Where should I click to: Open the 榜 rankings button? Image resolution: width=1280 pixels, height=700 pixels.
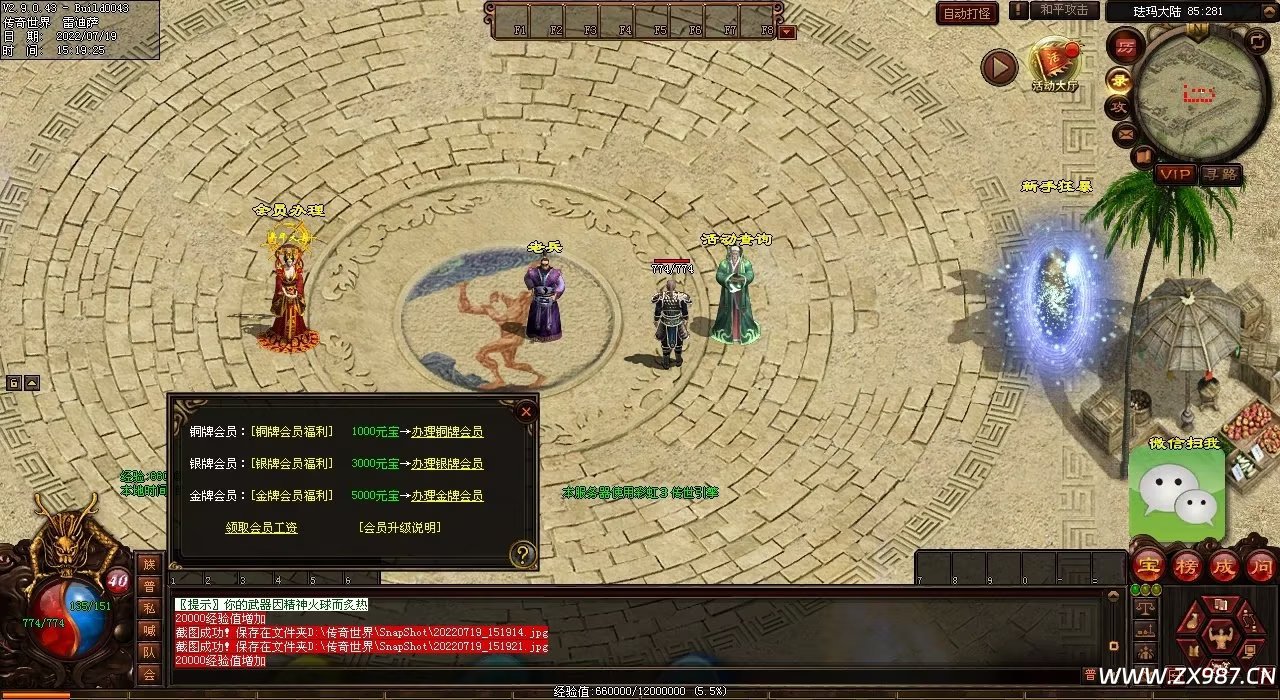[x=1186, y=566]
